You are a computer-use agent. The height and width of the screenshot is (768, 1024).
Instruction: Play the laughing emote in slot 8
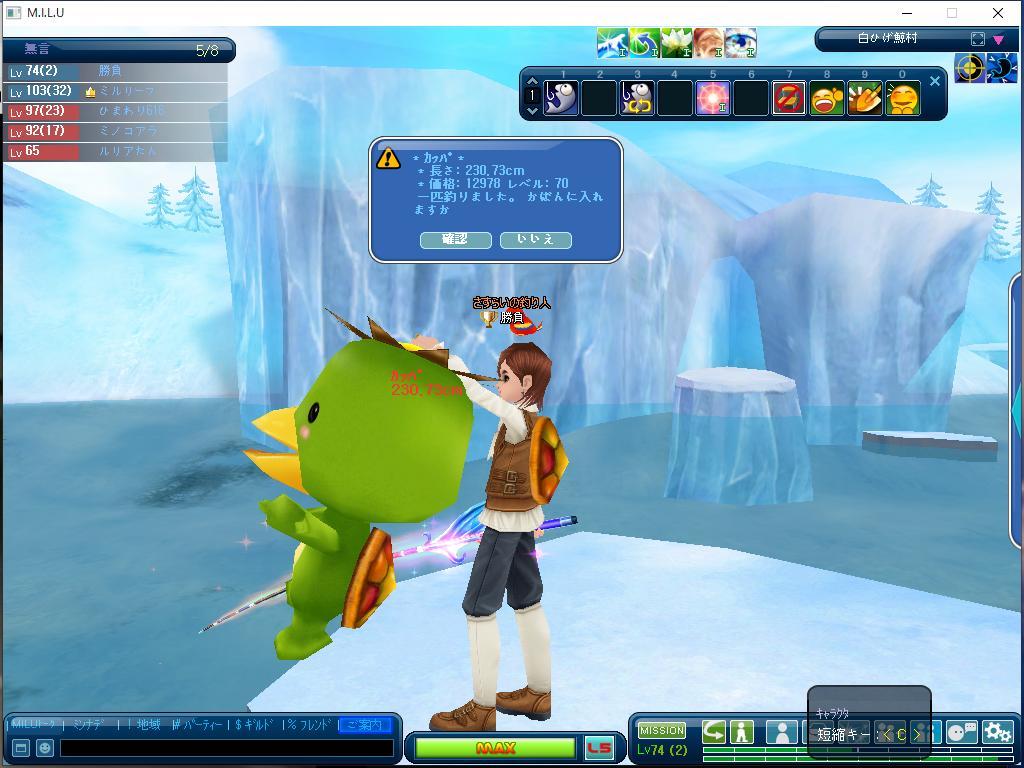(827, 99)
